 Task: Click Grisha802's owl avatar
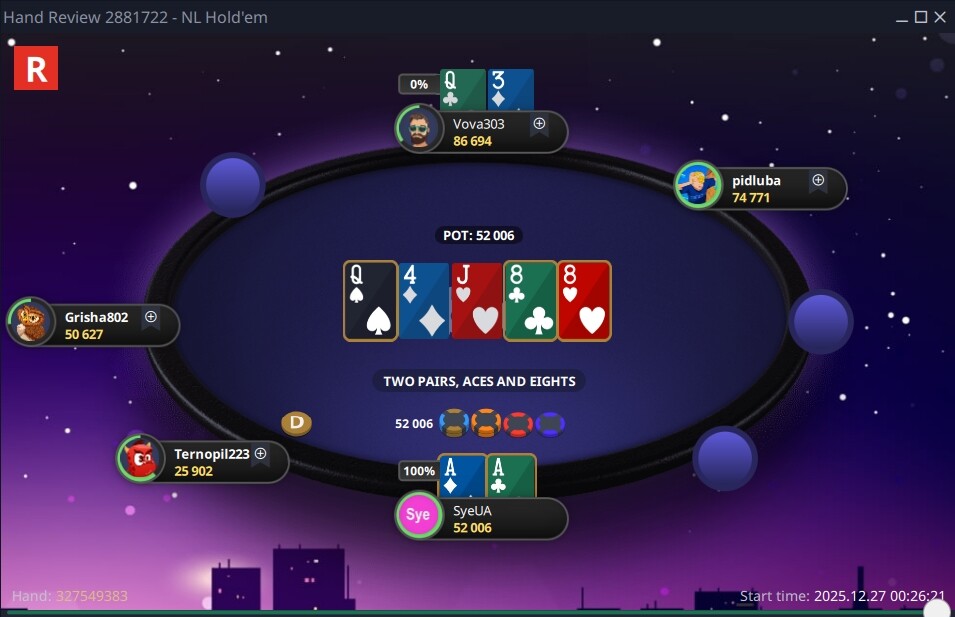[x=32, y=323]
